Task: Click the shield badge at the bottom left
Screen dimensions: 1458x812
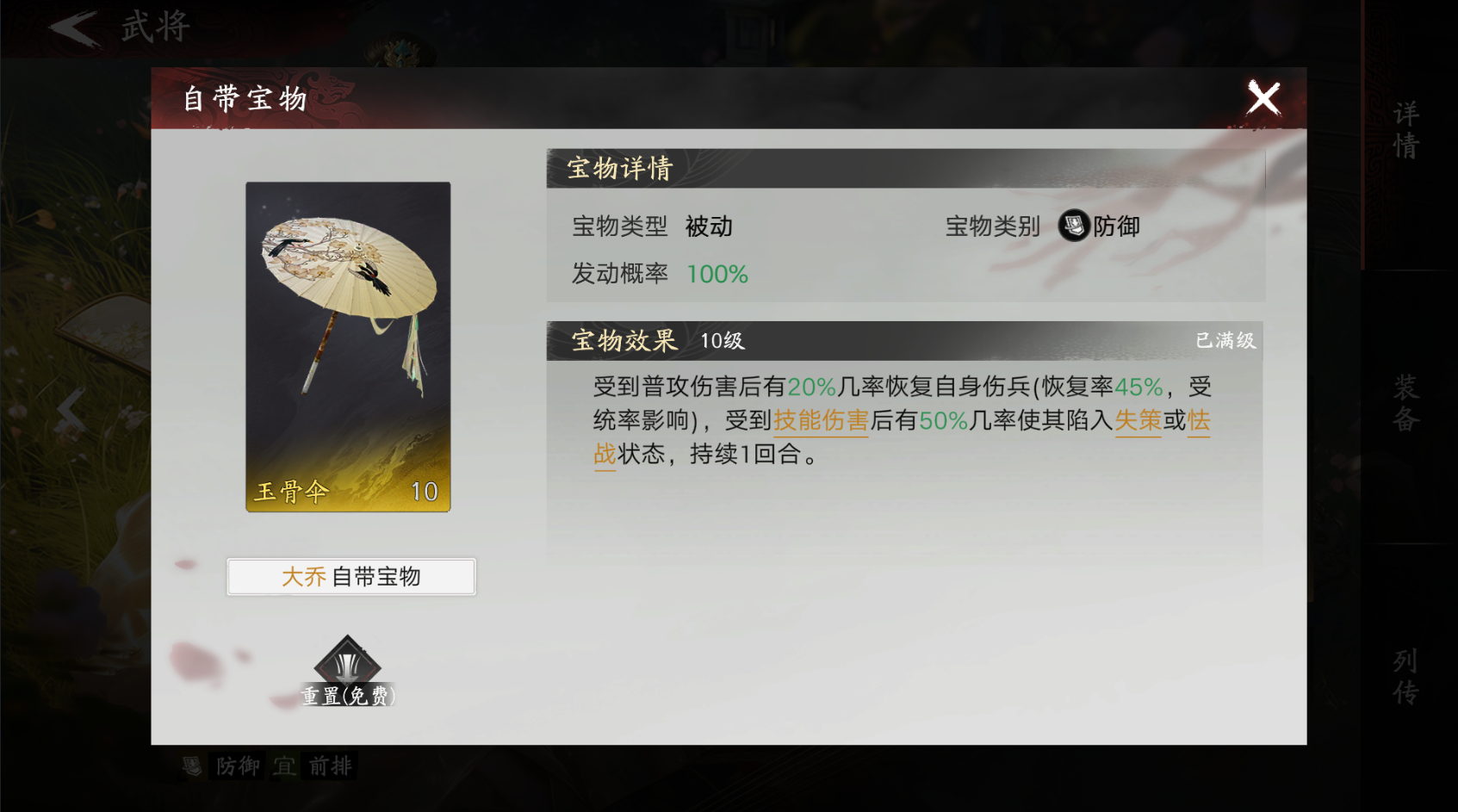Action: click(191, 766)
